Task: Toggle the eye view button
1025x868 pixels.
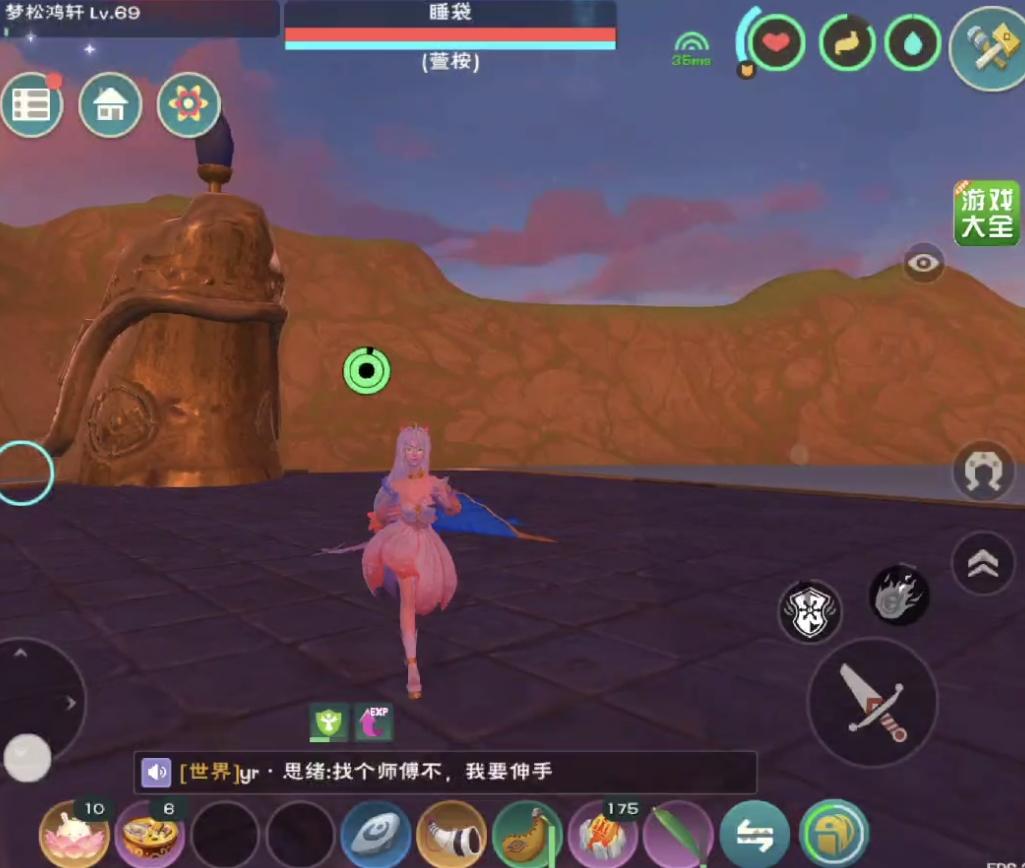Action: pos(924,263)
